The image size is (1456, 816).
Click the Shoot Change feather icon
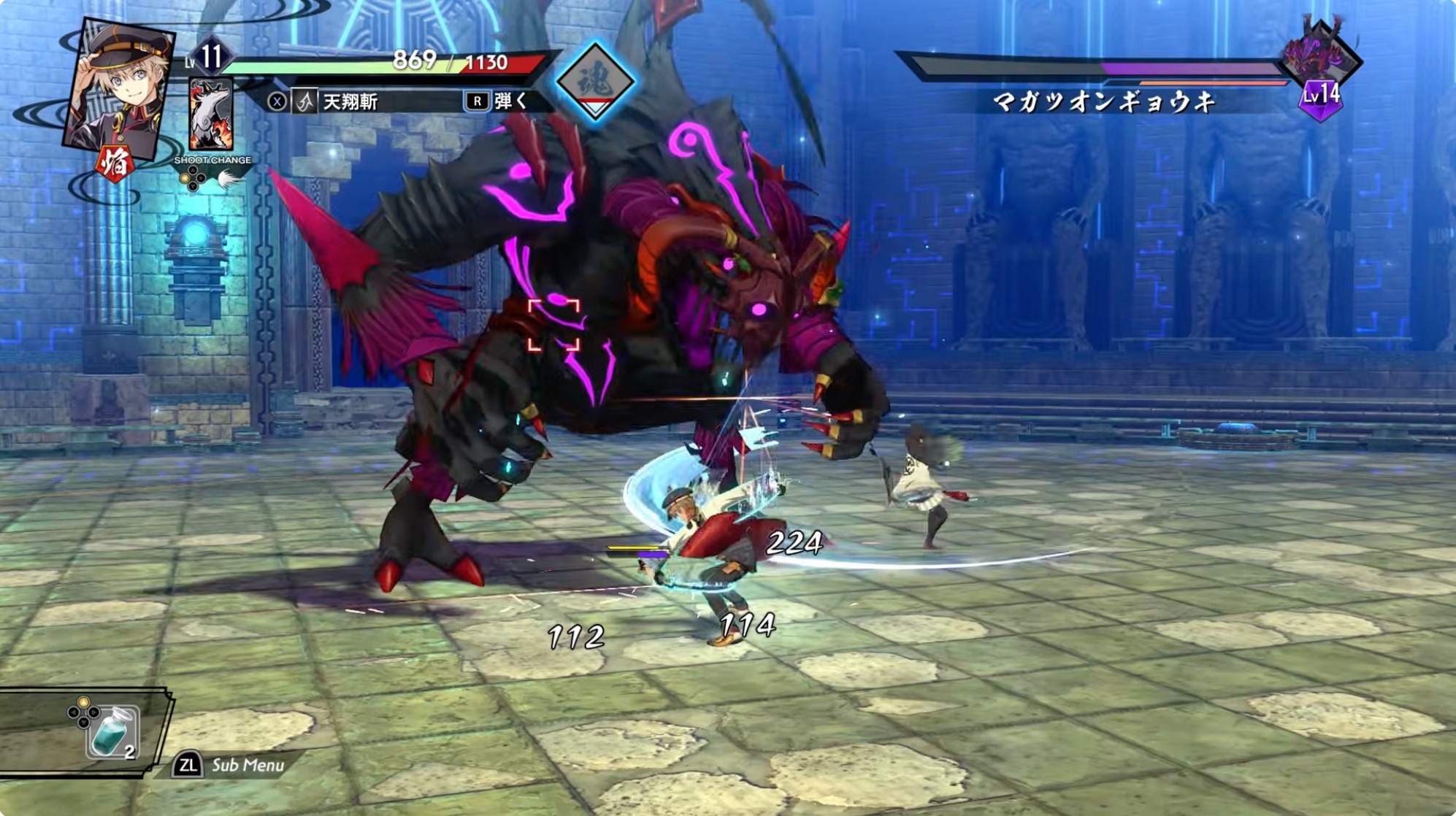click(x=229, y=179)
